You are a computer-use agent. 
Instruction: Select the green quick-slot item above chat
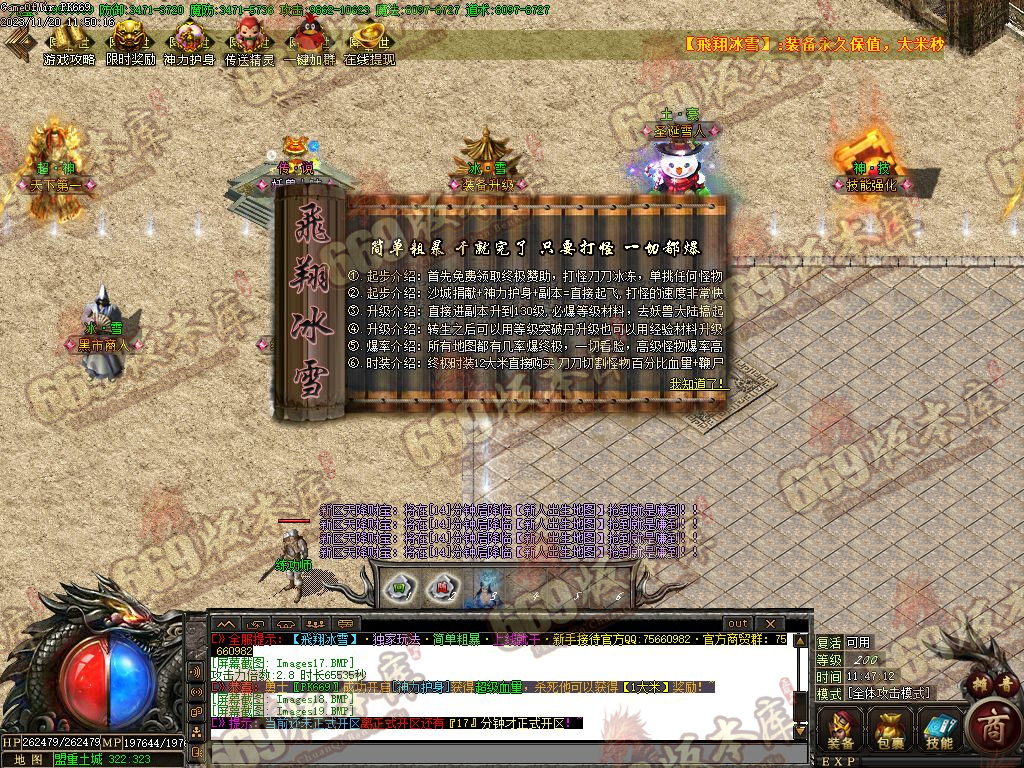[x=399, y=587]
